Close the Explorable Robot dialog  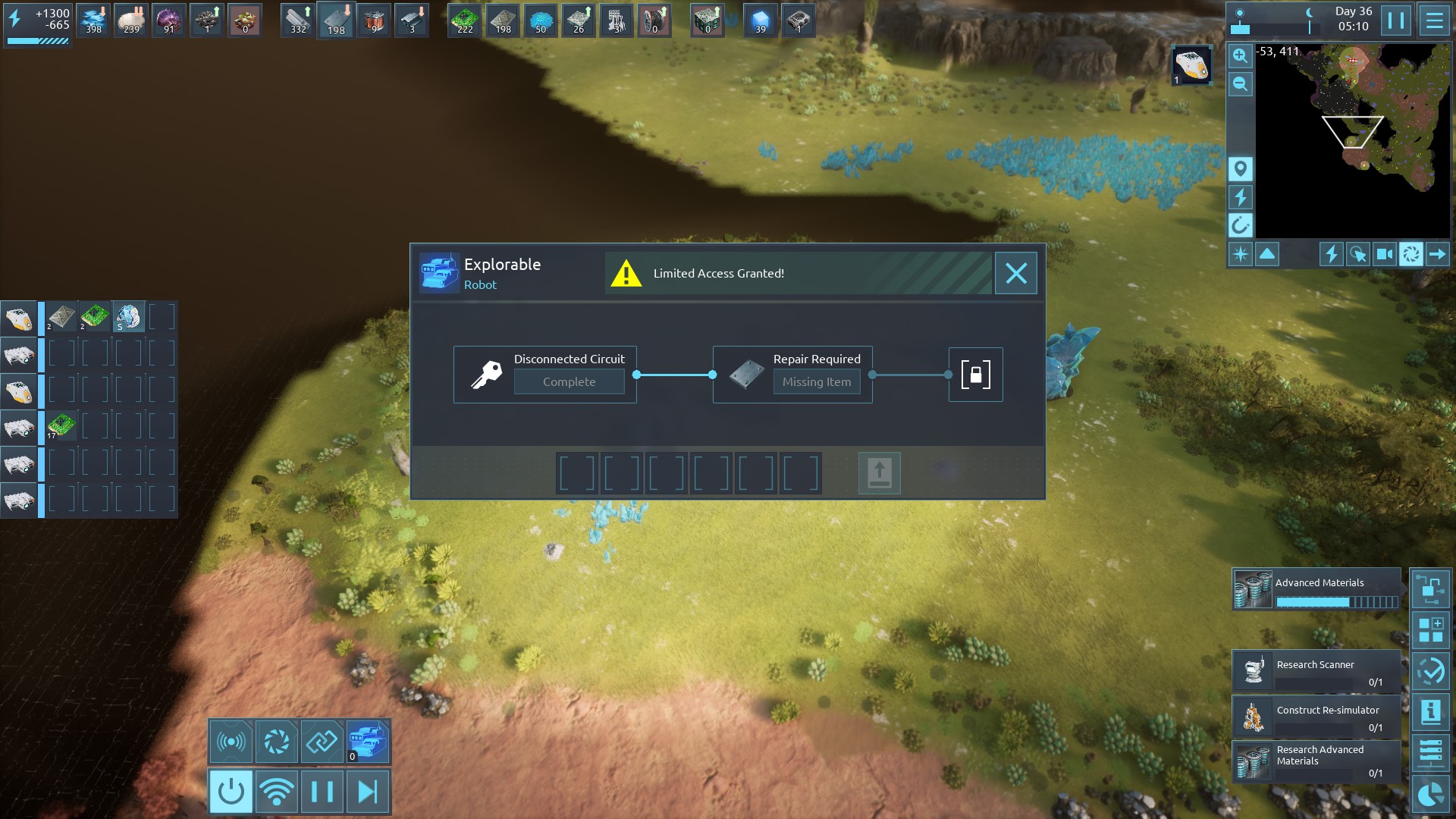tap(1015, 273)
